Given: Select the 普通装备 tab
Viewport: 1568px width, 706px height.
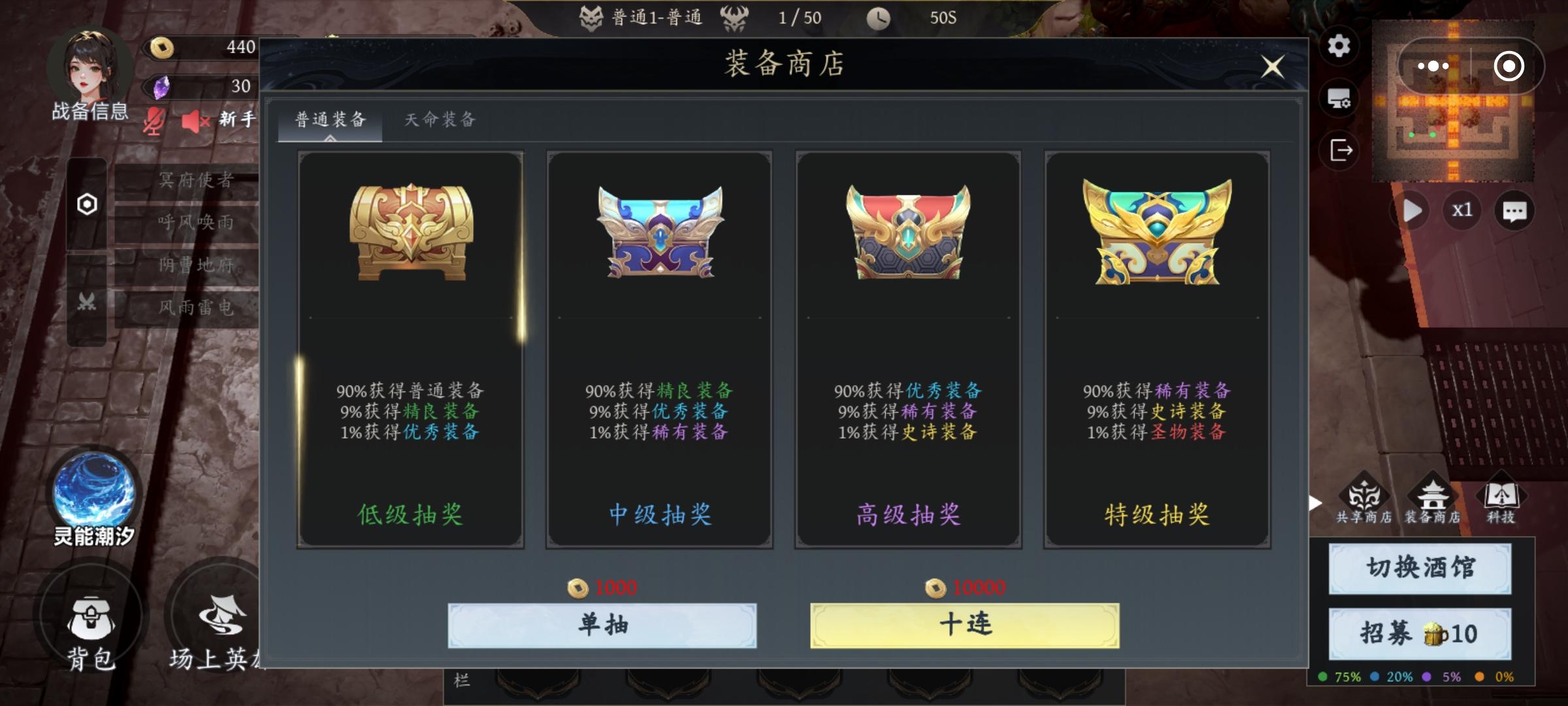Looking at the screenshot, I should tap(330, 120).
